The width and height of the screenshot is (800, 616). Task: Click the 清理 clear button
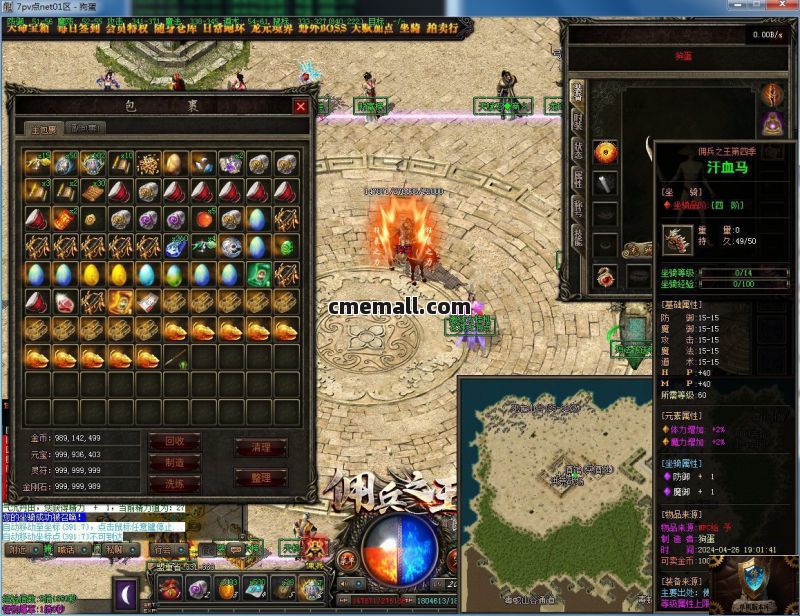[x=260, y=447]
